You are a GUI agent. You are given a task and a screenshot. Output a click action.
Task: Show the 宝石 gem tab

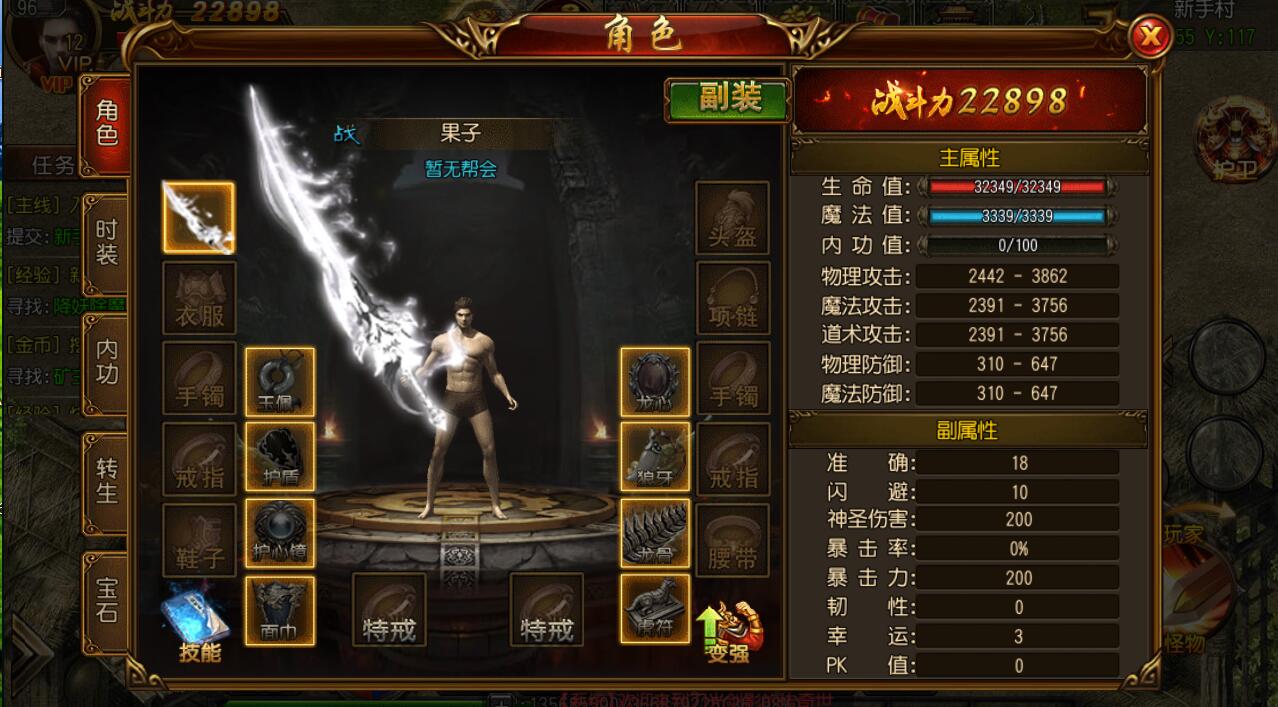(x=107, y=600)
